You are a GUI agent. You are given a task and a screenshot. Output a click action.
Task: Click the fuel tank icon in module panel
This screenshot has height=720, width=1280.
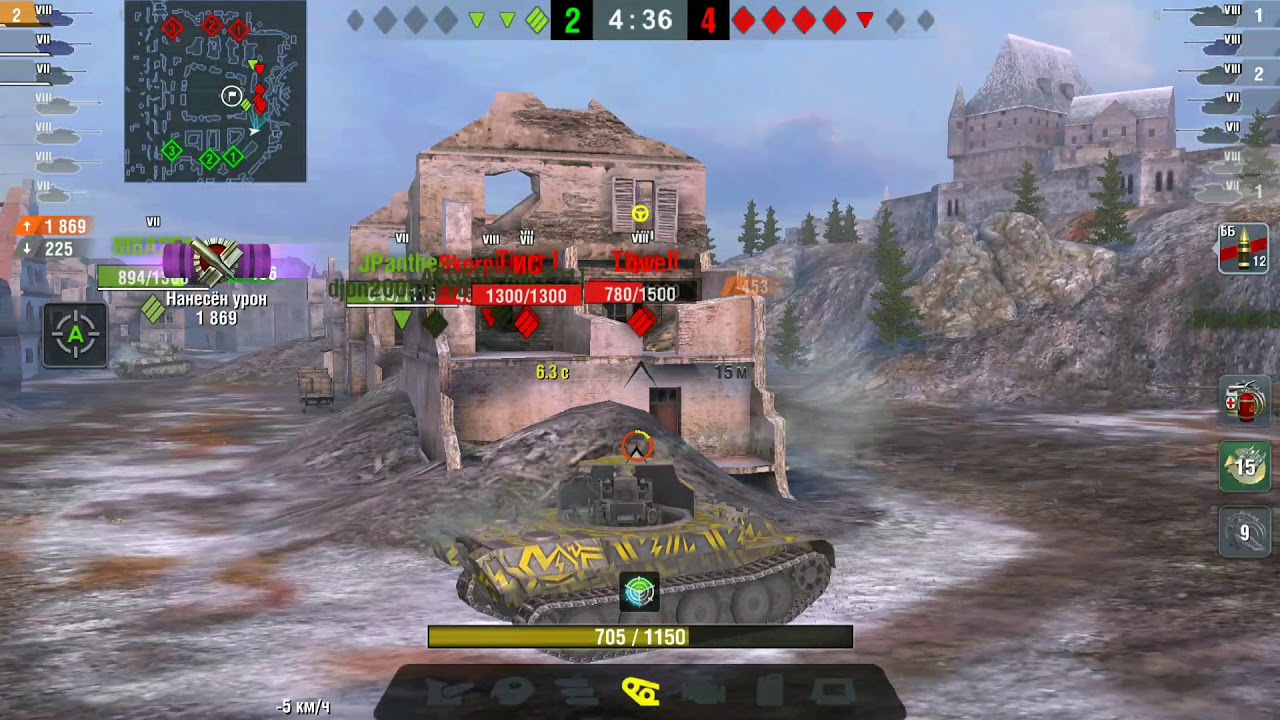[x=767, y=691]
